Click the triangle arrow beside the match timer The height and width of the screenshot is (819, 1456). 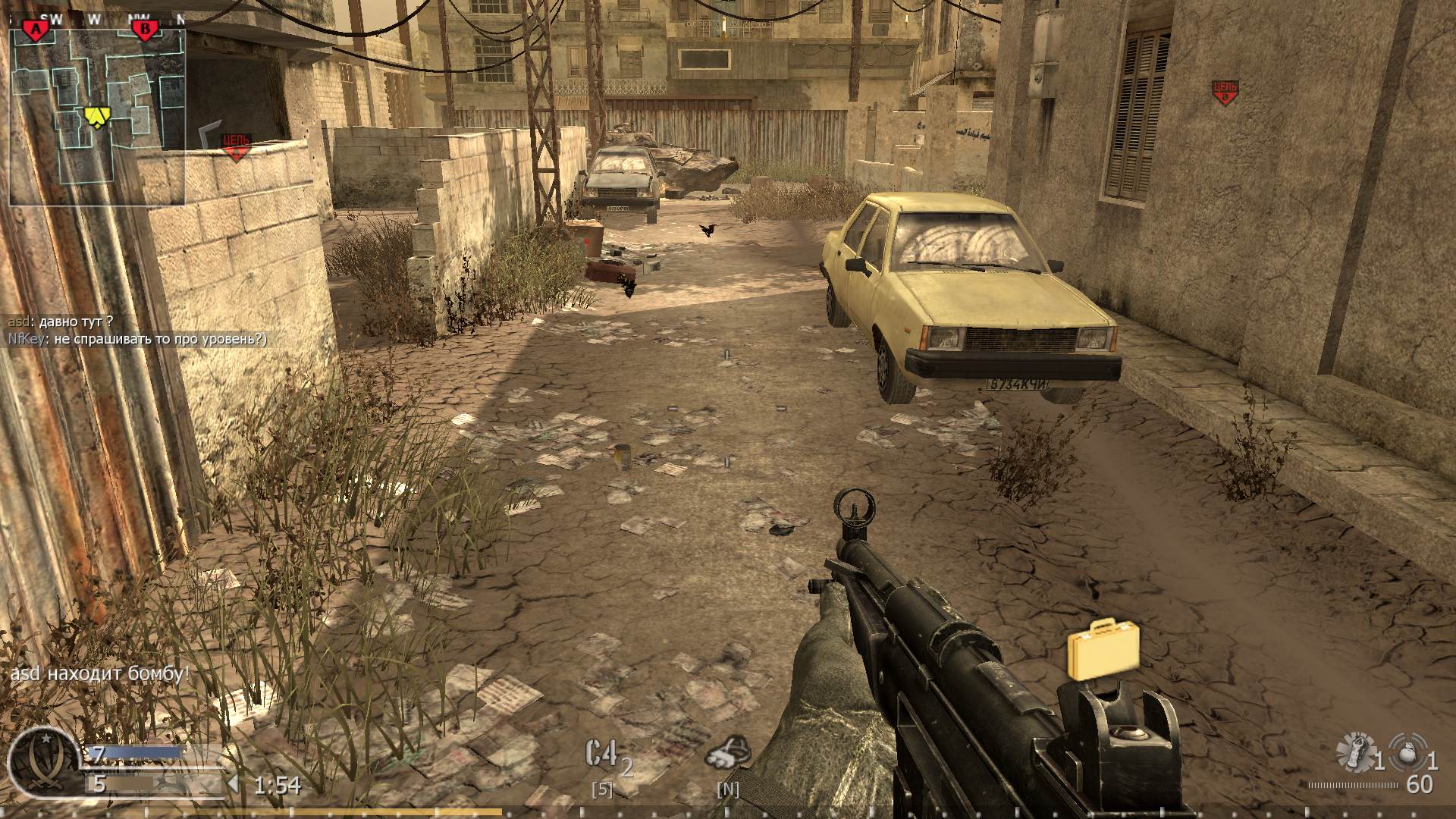pyautogui.click(x=234, y=783)
